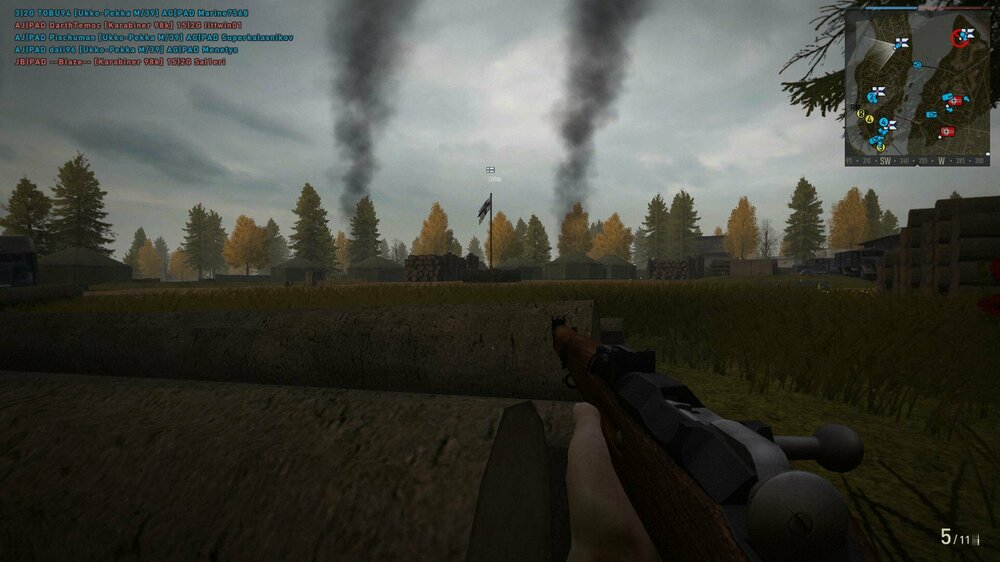Open the minimap in the top-right corner
This screenshot has width=1000, height=562.
coord(917,86)
